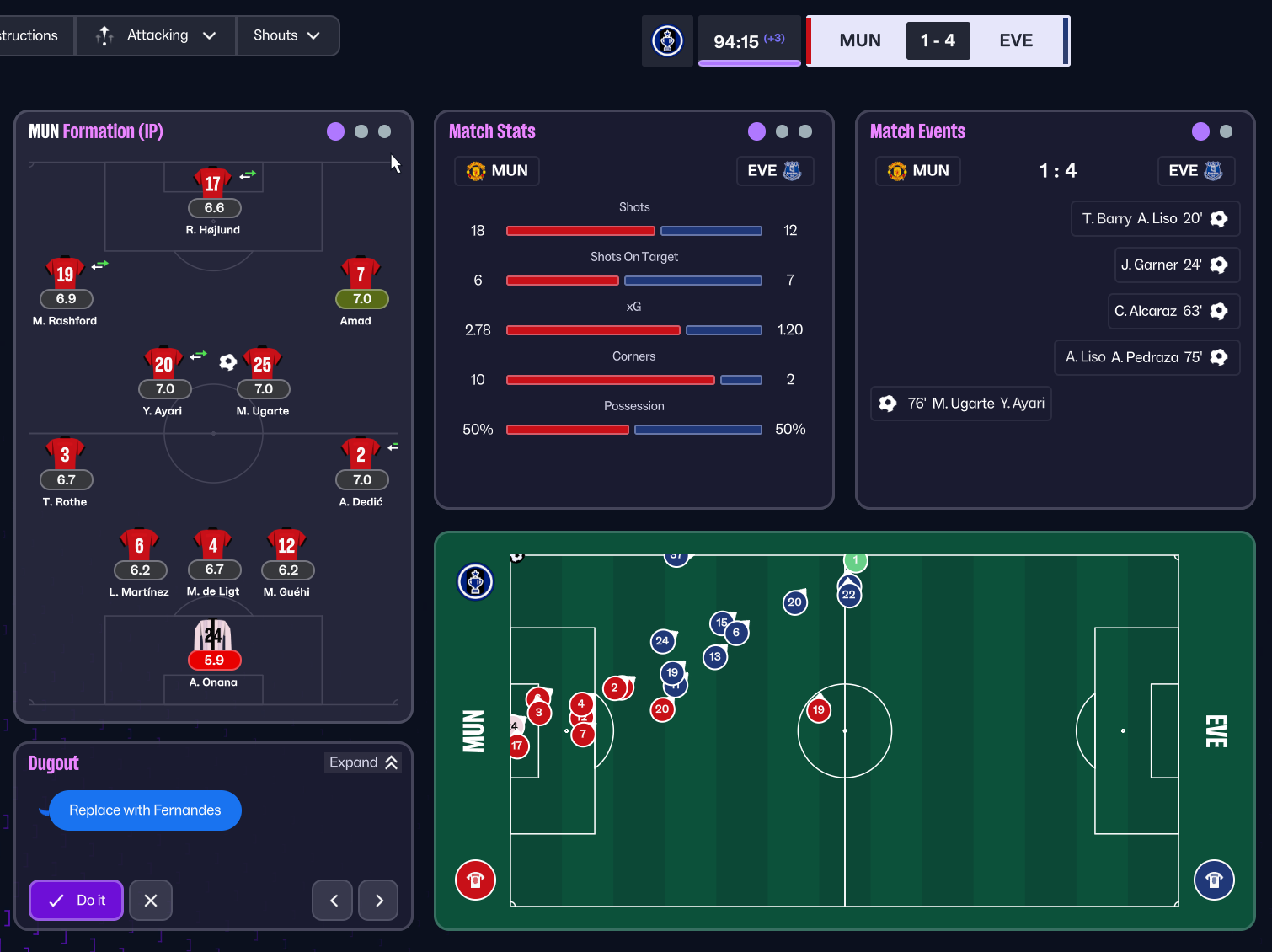Screen dimensions: 1272x952
Task: Select defender M. de Ligt
Action: coord(213,546)
